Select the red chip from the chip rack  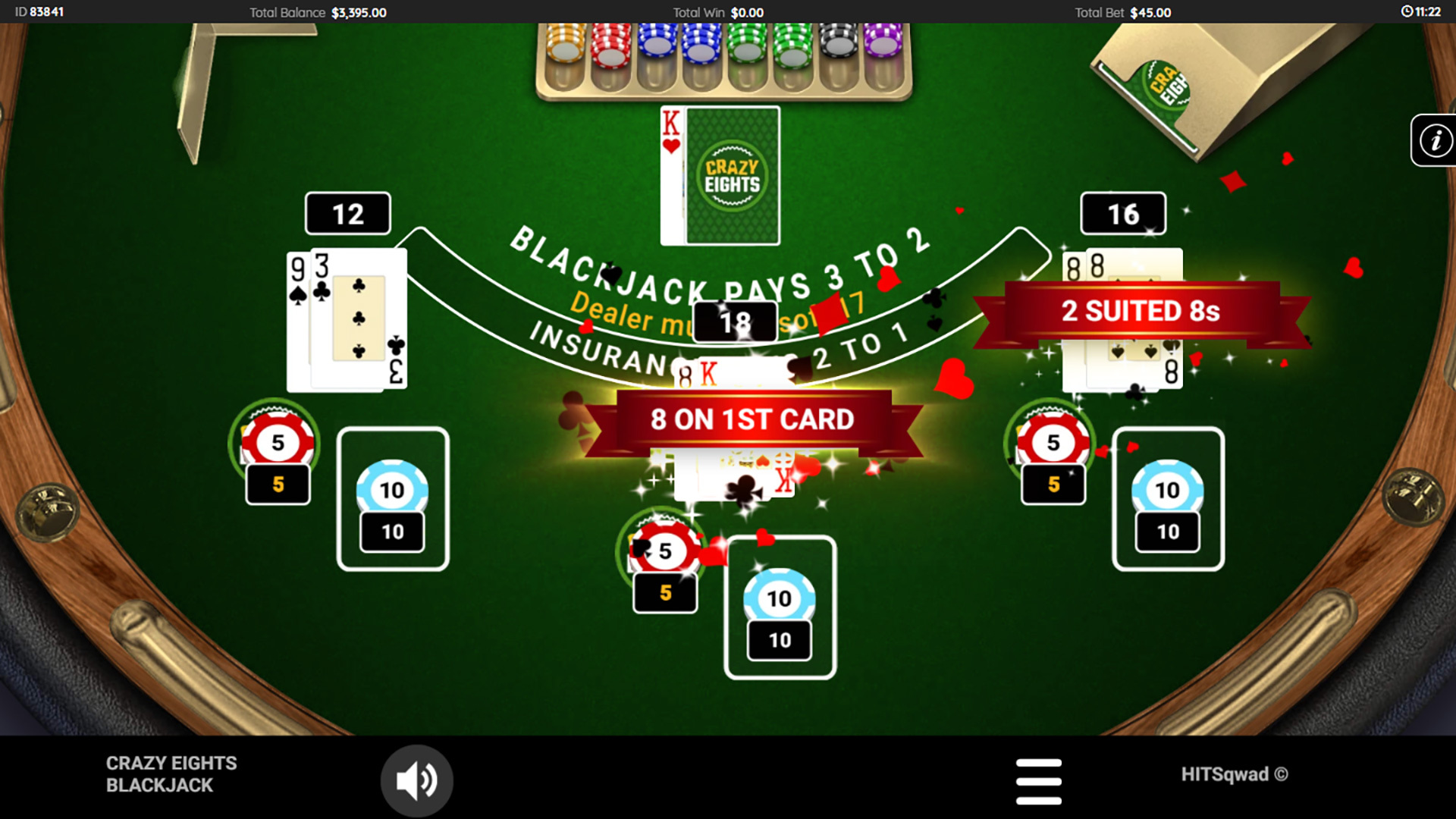click(610, 49)
